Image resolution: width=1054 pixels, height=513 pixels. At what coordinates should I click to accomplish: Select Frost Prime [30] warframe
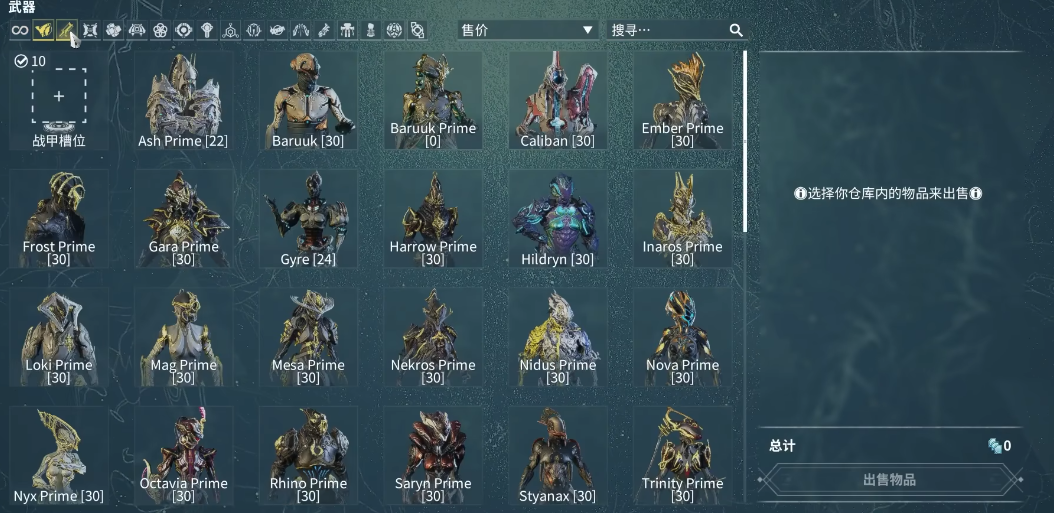59,218
